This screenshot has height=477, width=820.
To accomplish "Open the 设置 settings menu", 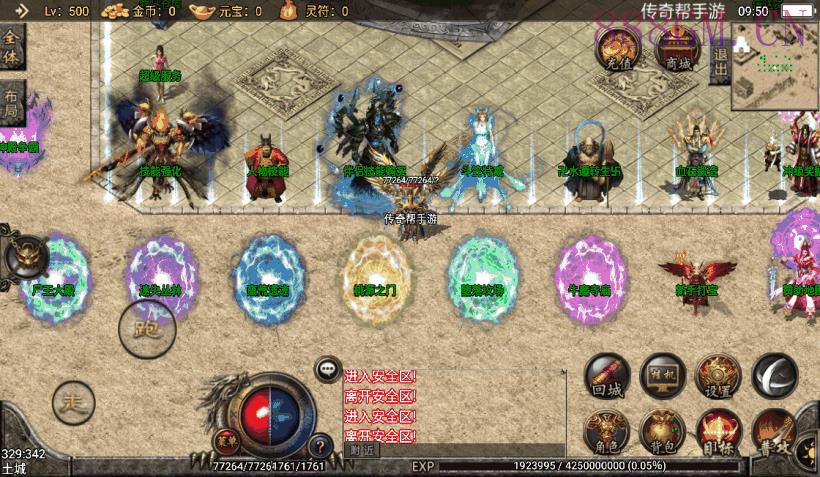I will pyautogui.click(x=718, y=376).
